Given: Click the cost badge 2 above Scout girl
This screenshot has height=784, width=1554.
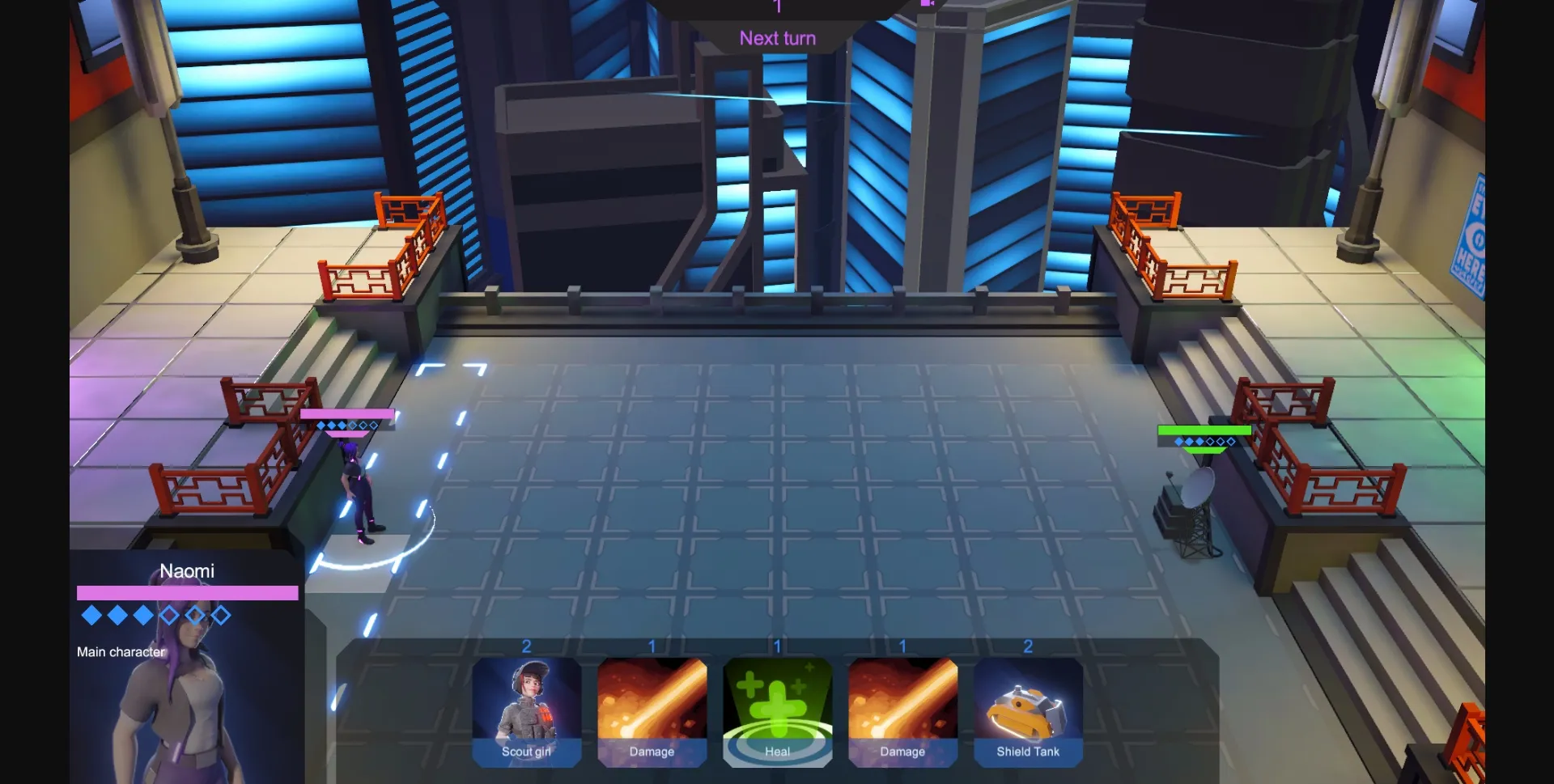Looking at the screenshot, I should pos(527,646).
